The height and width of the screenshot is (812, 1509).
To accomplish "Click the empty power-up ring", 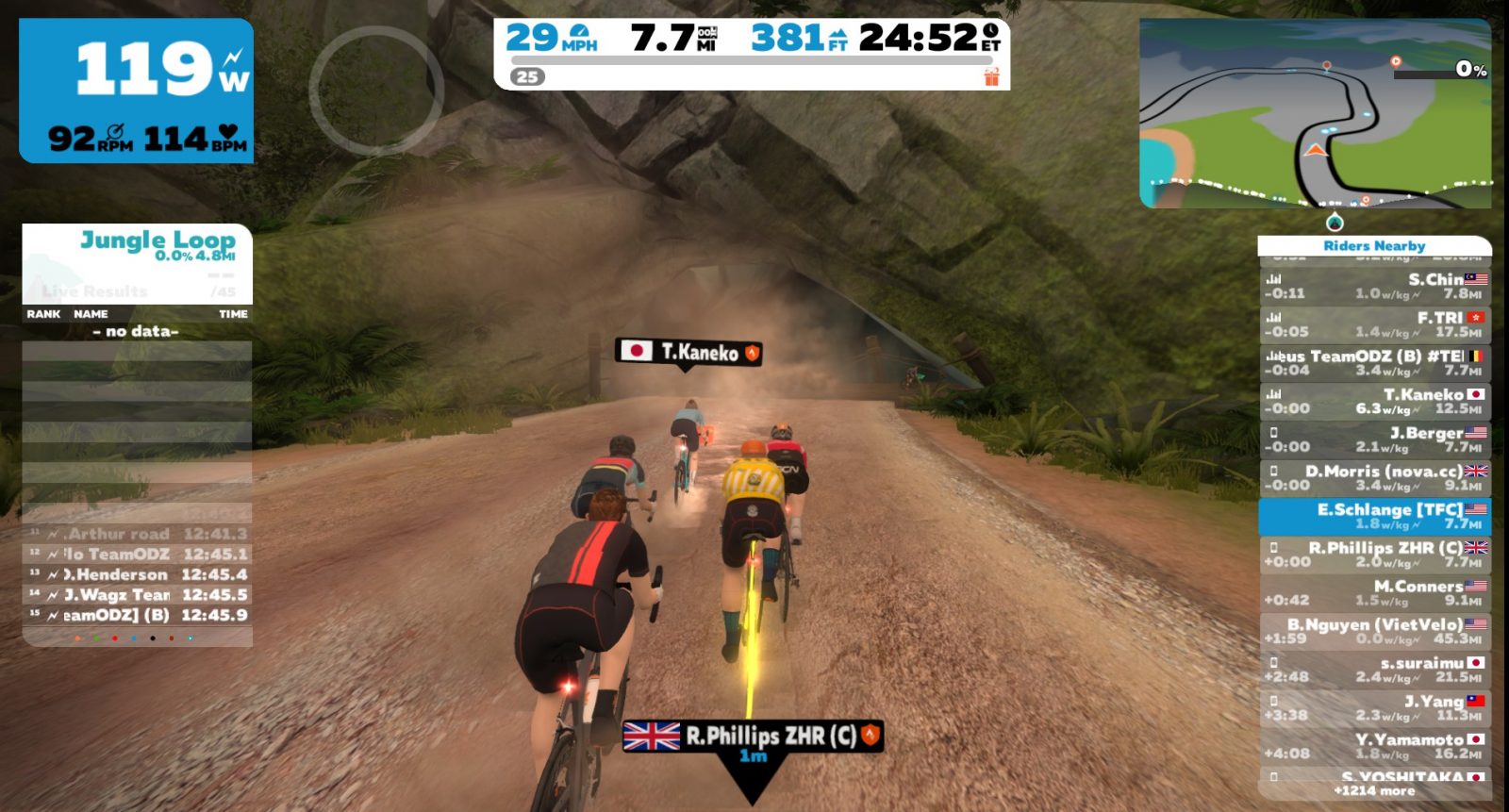I will 376,91.
